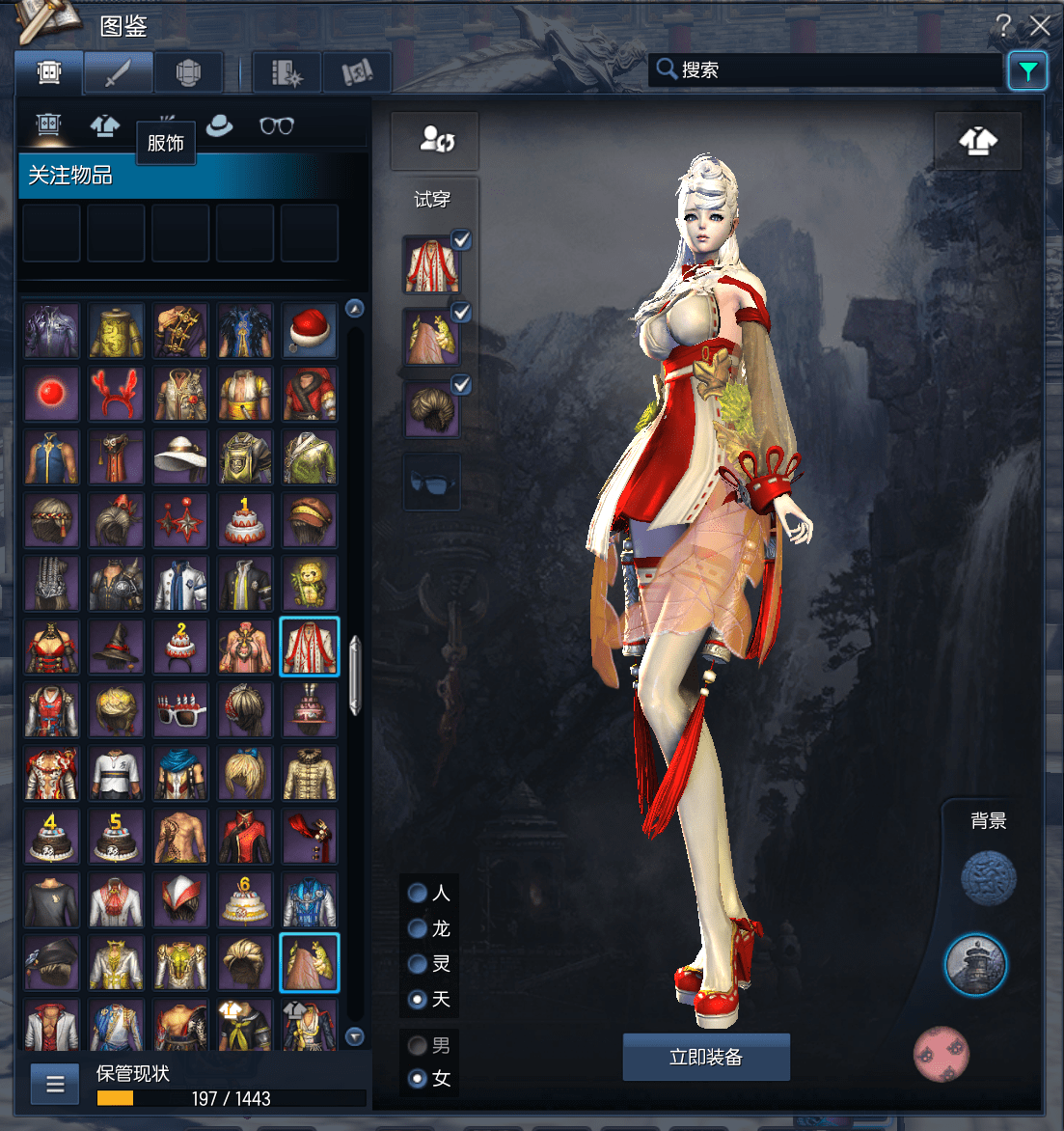Open the green funnel filter
1064x1131 pixels.
point(1027,70)
